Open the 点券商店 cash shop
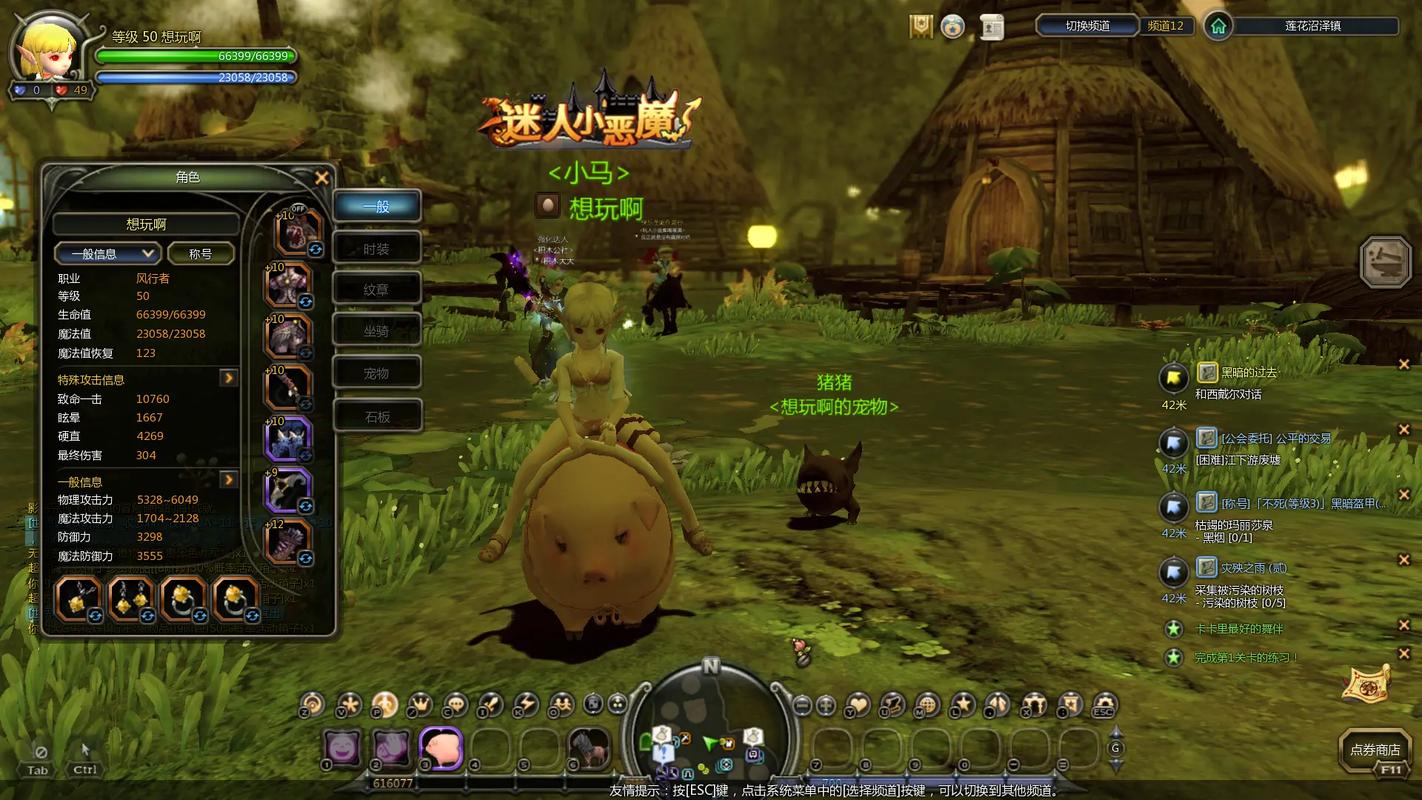This screenshot has width=1422, height=800. (x=1375, y=749)
